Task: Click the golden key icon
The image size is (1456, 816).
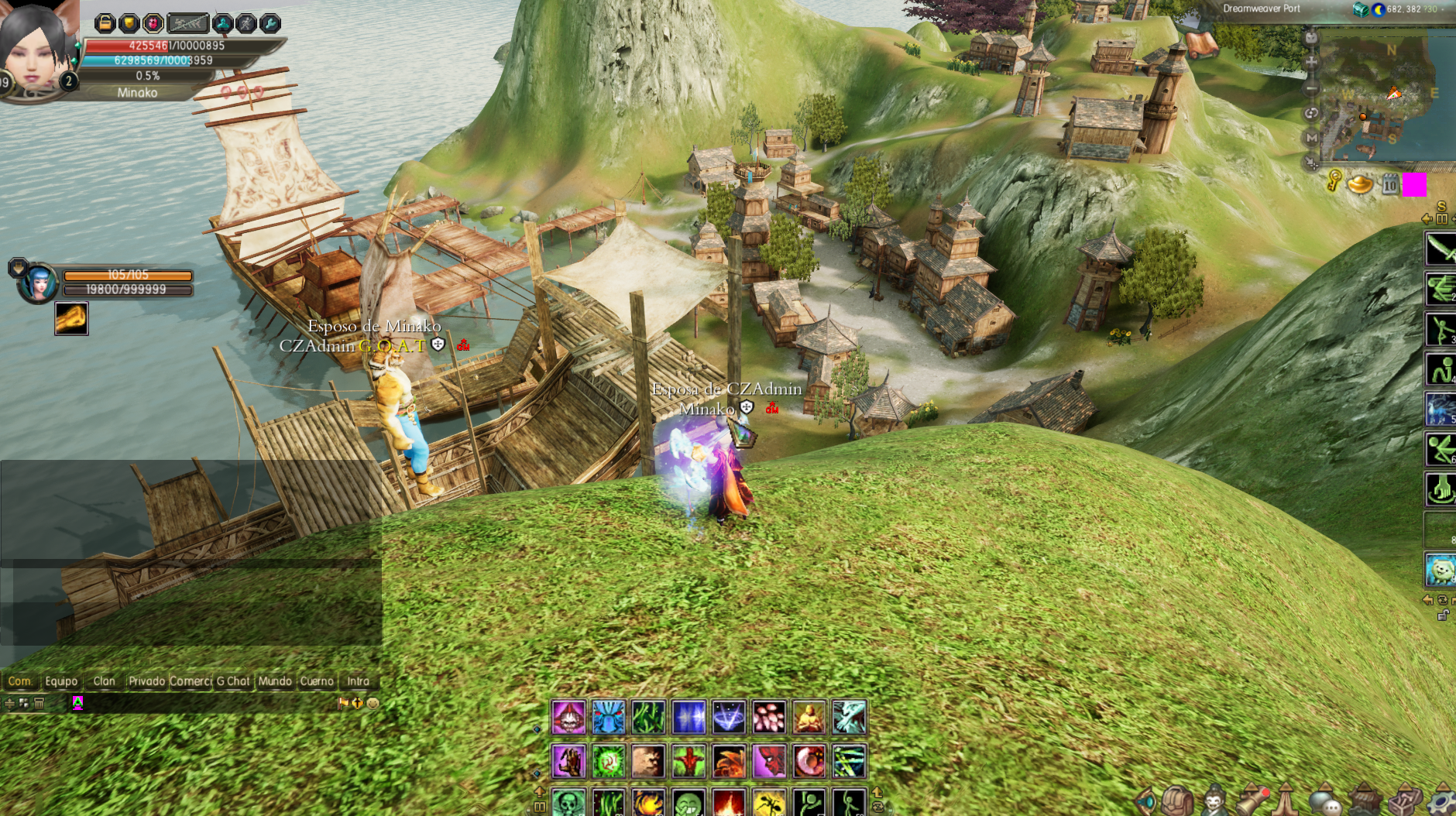Action: [x=1334, y=182]
